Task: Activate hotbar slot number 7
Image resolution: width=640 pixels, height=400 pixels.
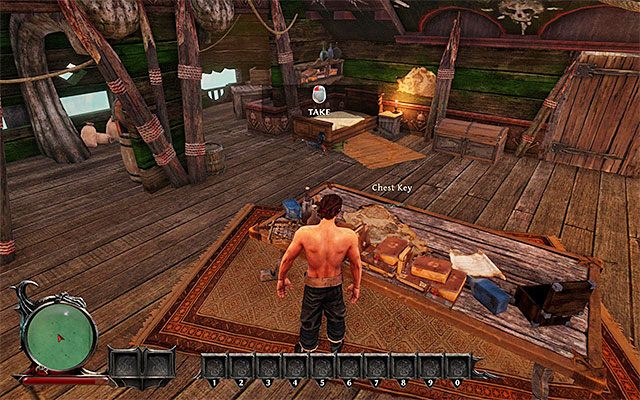Action: pyautogui.click(x=376, y=364)
